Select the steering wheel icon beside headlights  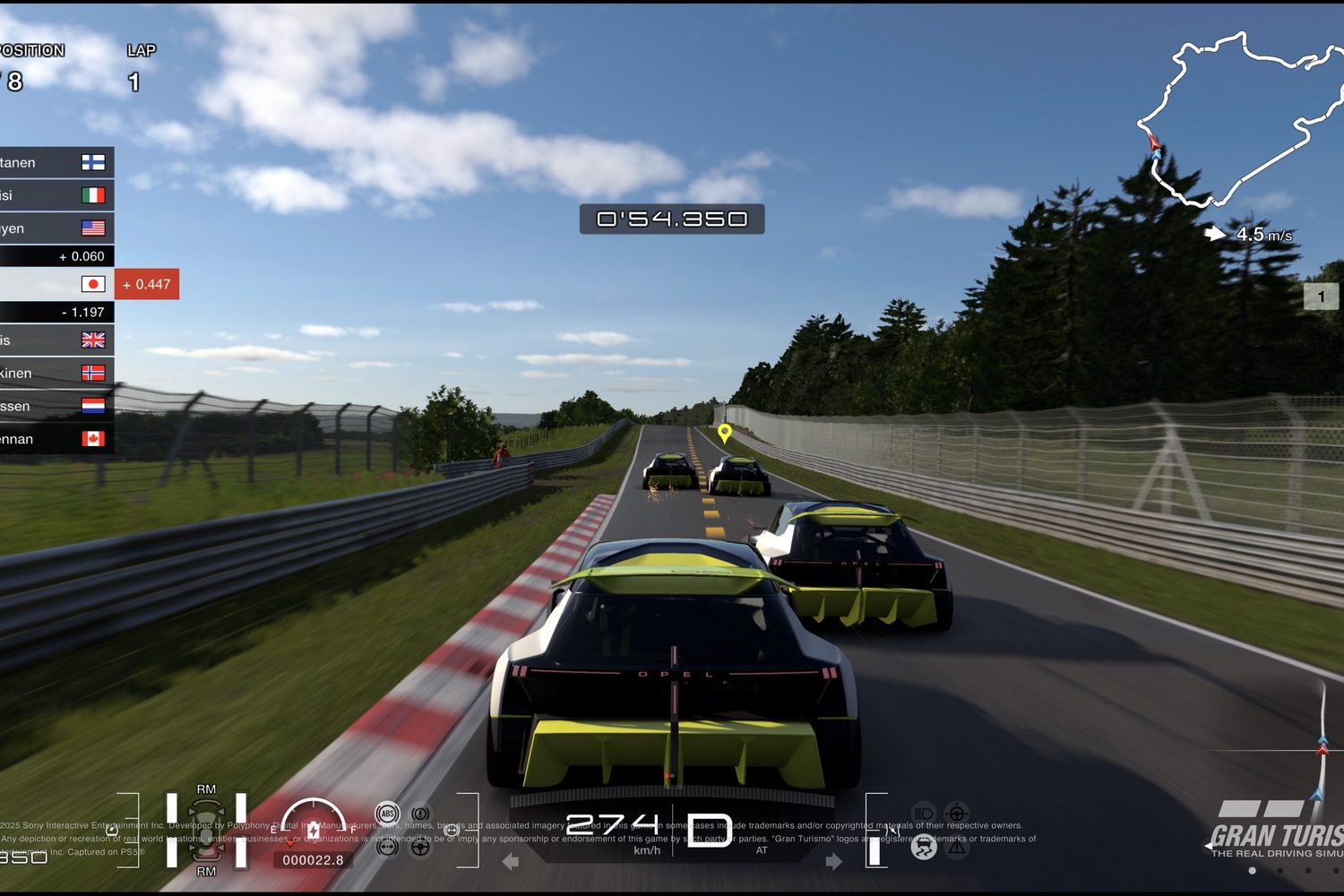tap(957, 814)
